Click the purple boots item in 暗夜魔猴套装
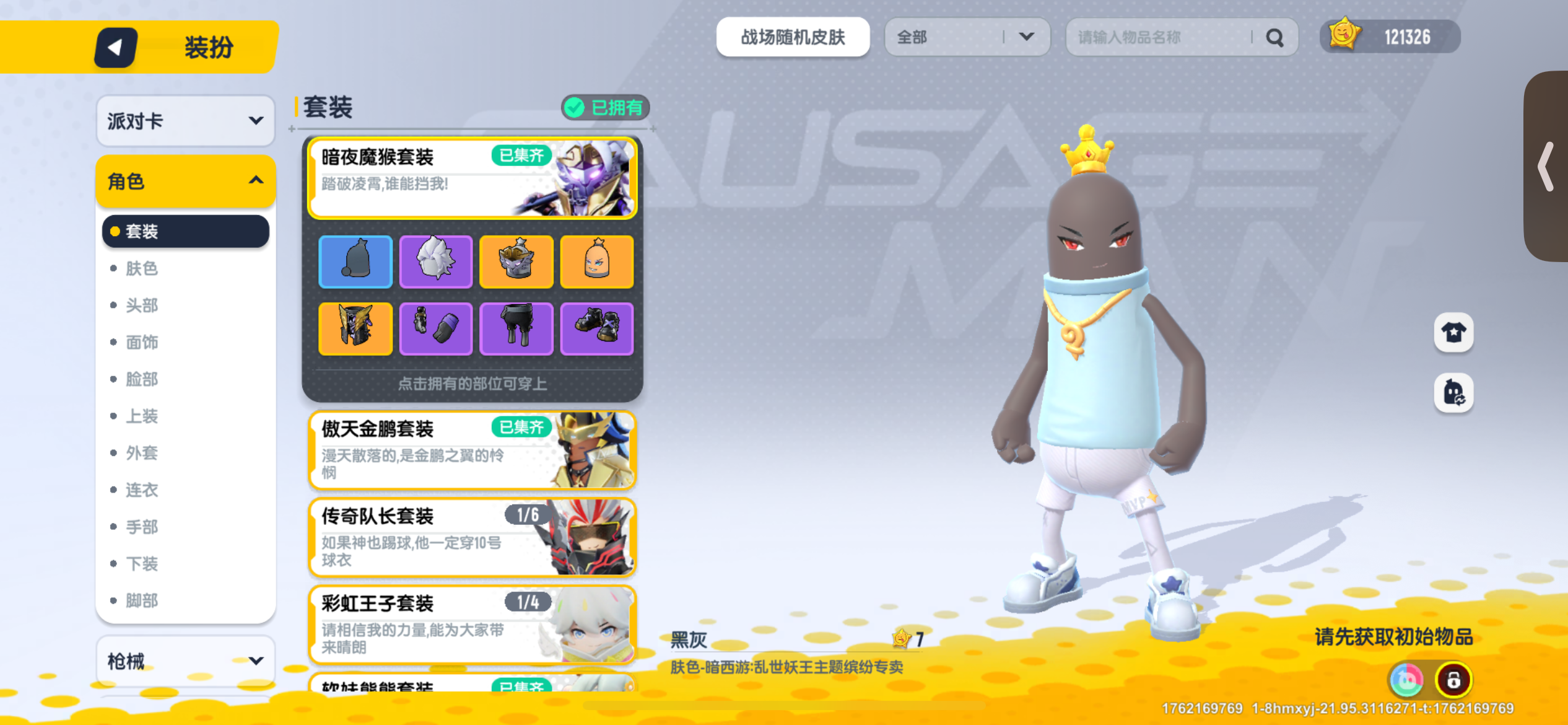Screen dimensions: 1568x725 (597, 328)
